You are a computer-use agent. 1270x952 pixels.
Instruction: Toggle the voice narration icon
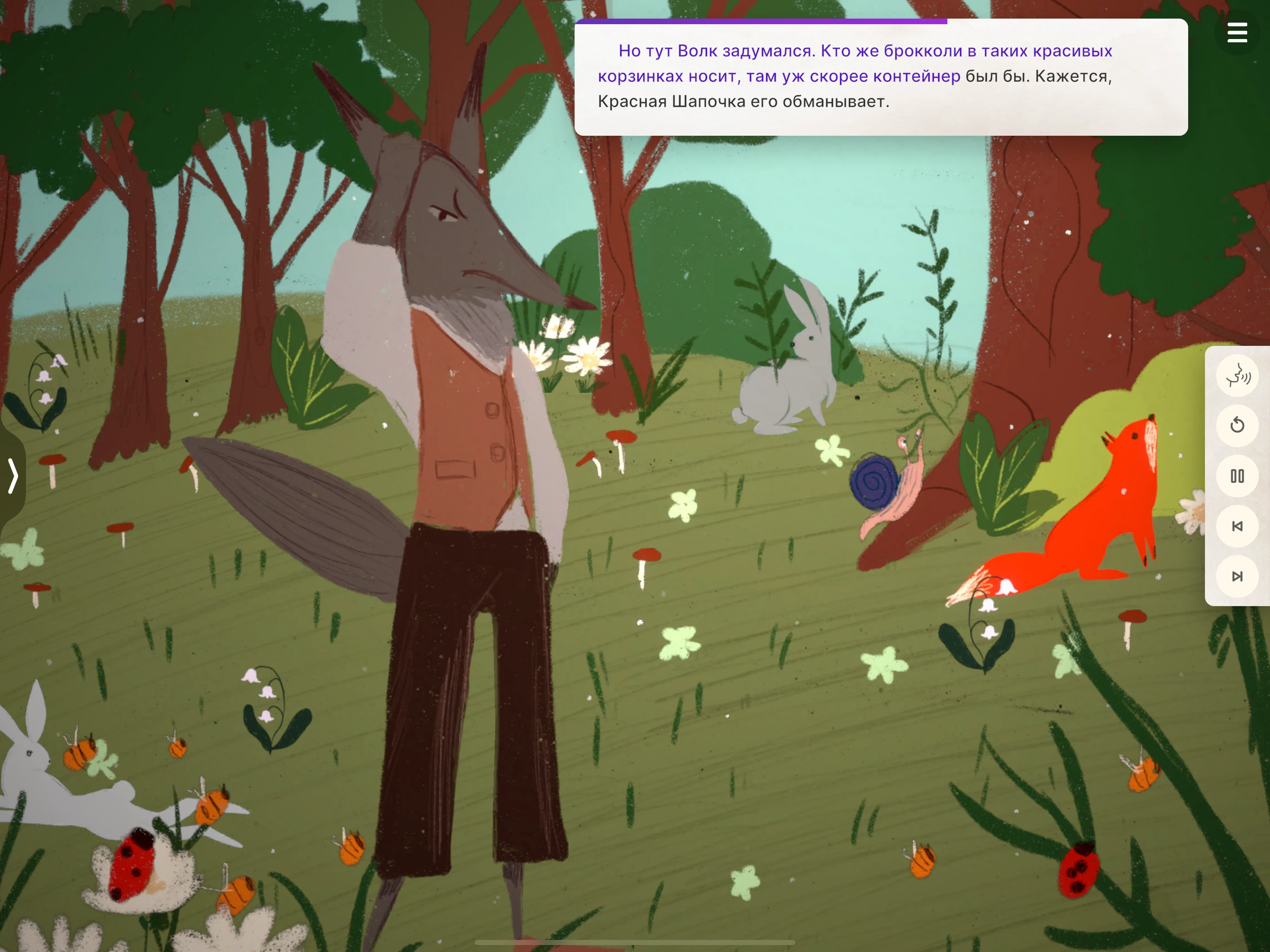pyautogui.click(x=1237, y=376)
